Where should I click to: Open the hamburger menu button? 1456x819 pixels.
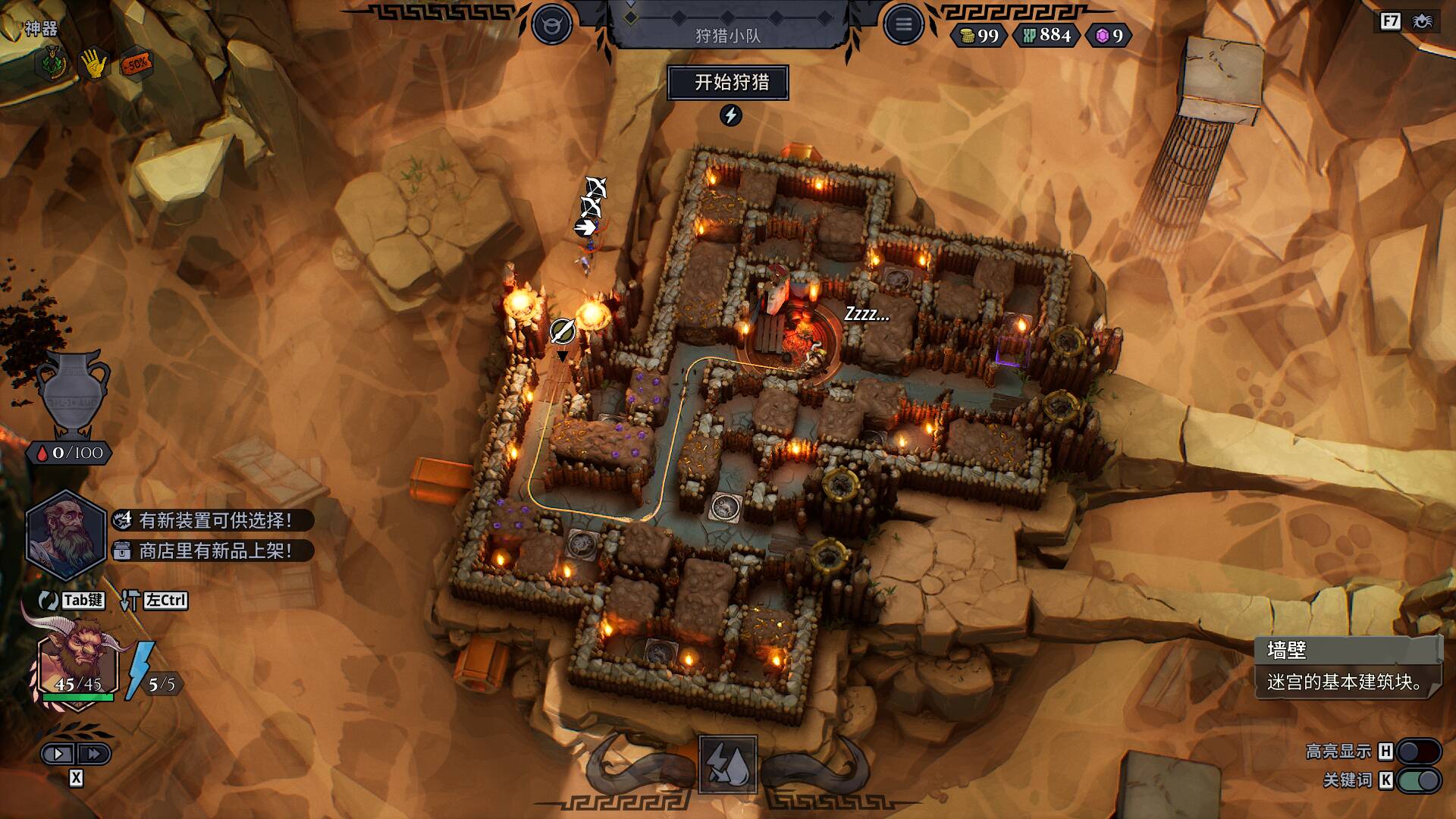tap(903, 25)
